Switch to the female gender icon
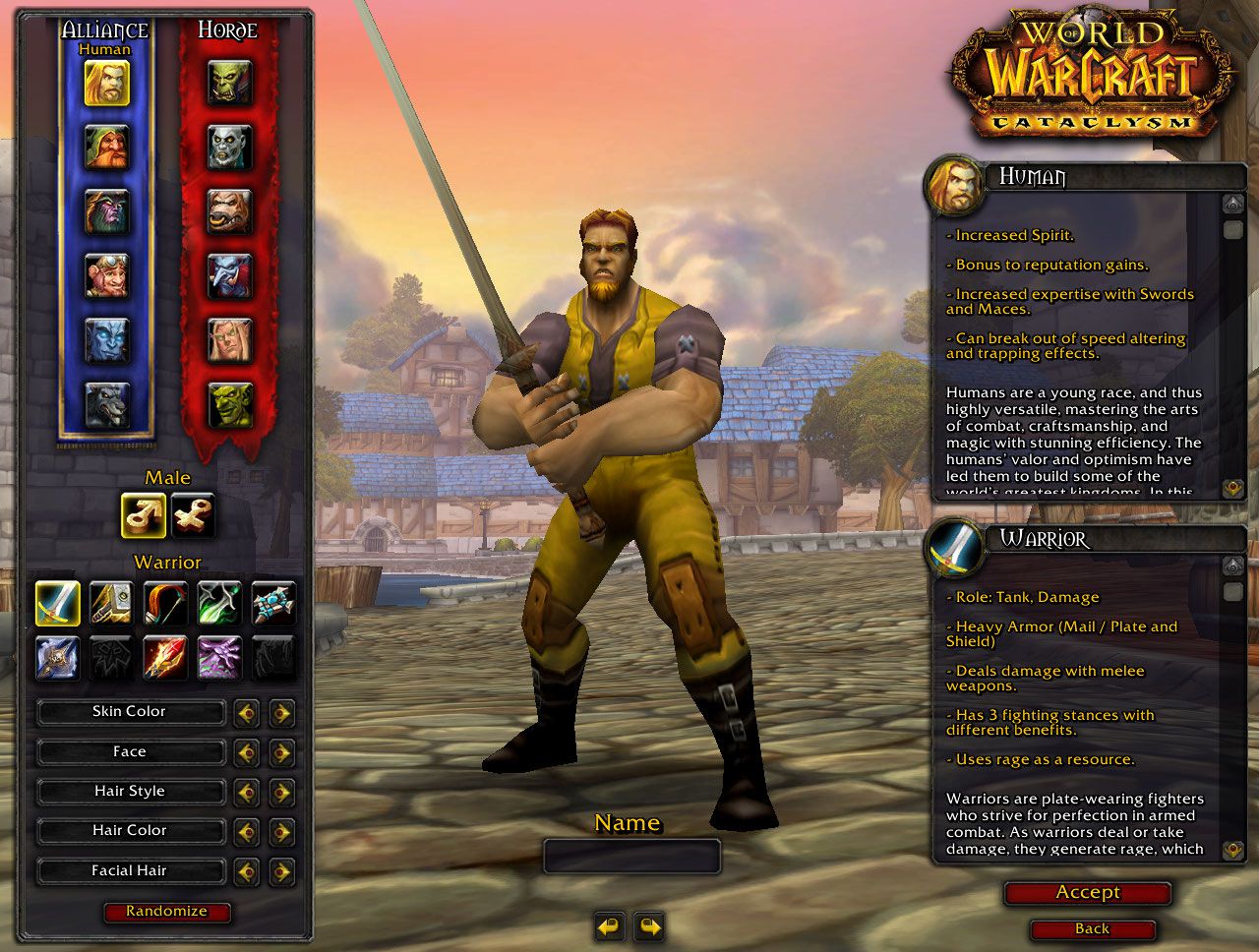The height and width of the screenshot is (952, 1259). (193, 515)
